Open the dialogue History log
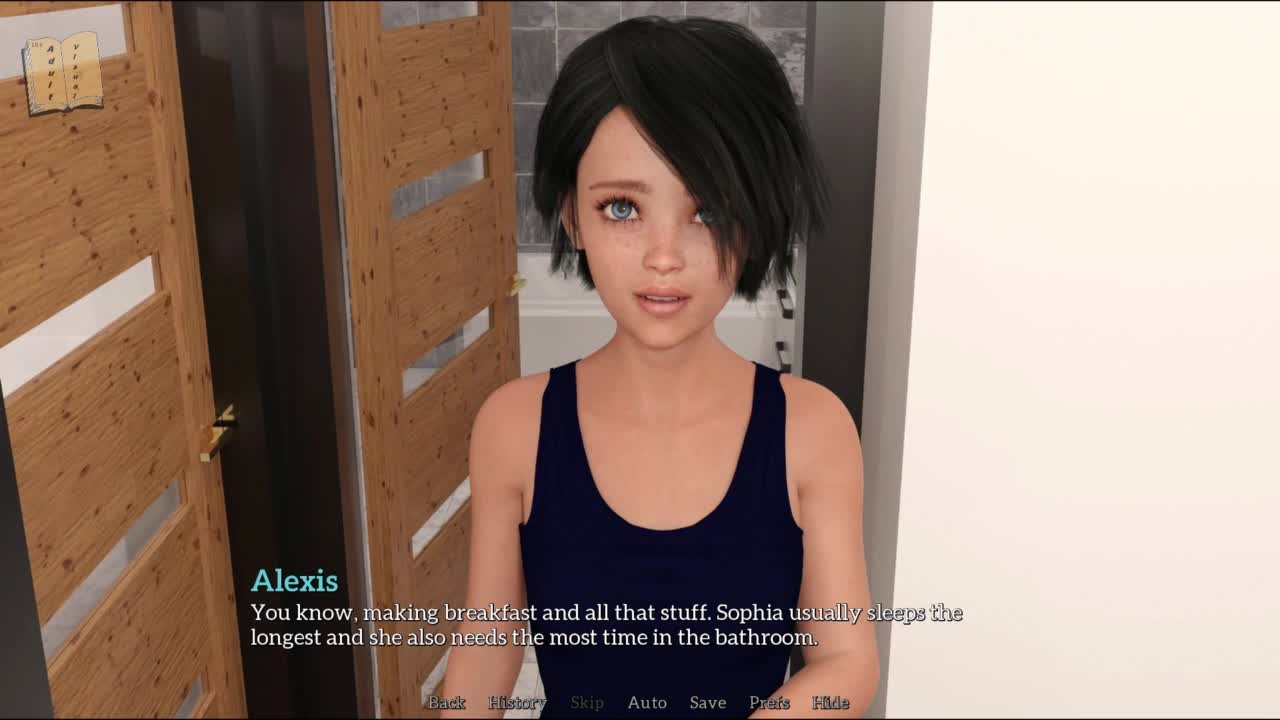 [517, 703]
